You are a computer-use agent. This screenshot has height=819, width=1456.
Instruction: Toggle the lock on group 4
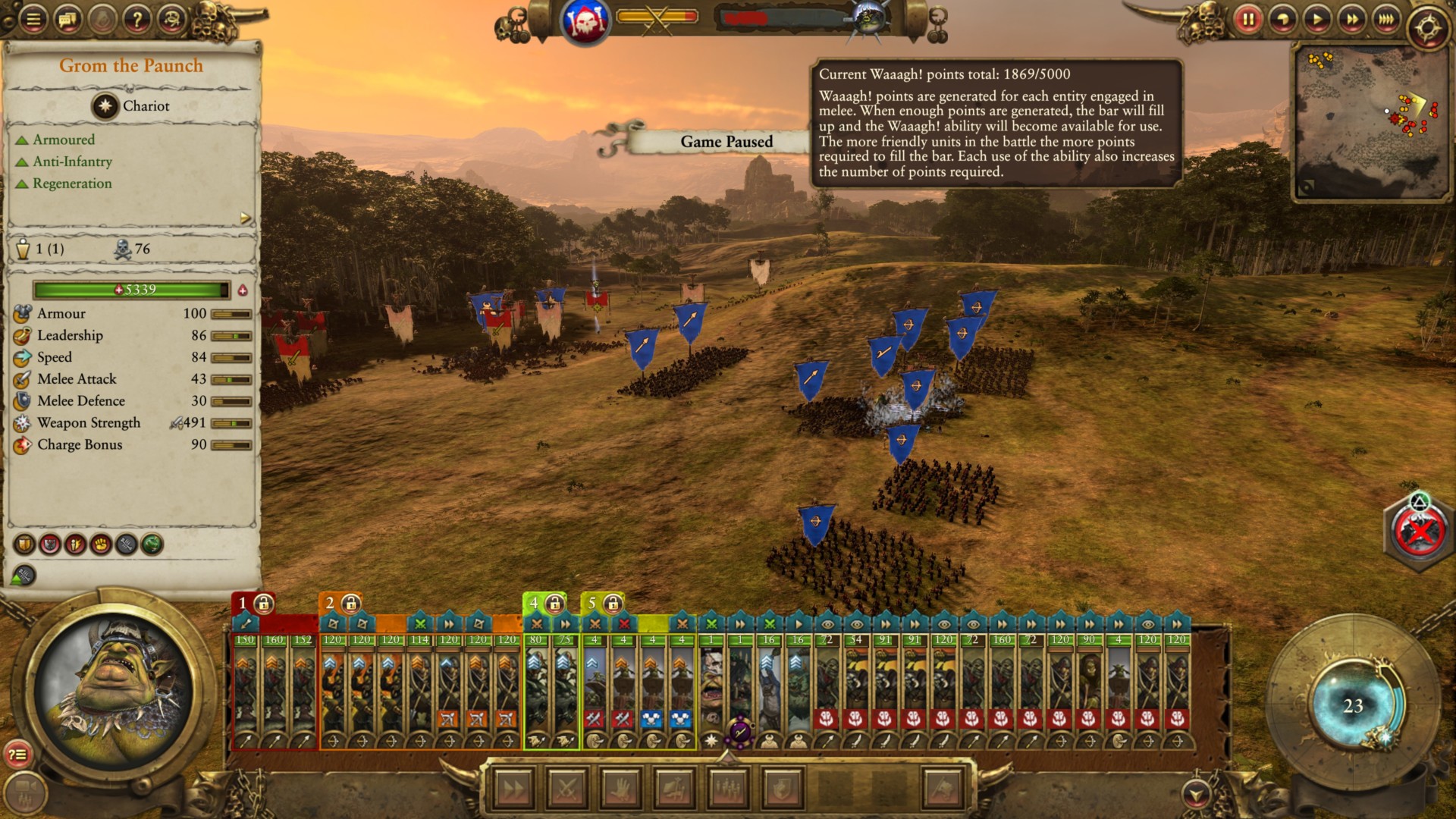(554, 604)
